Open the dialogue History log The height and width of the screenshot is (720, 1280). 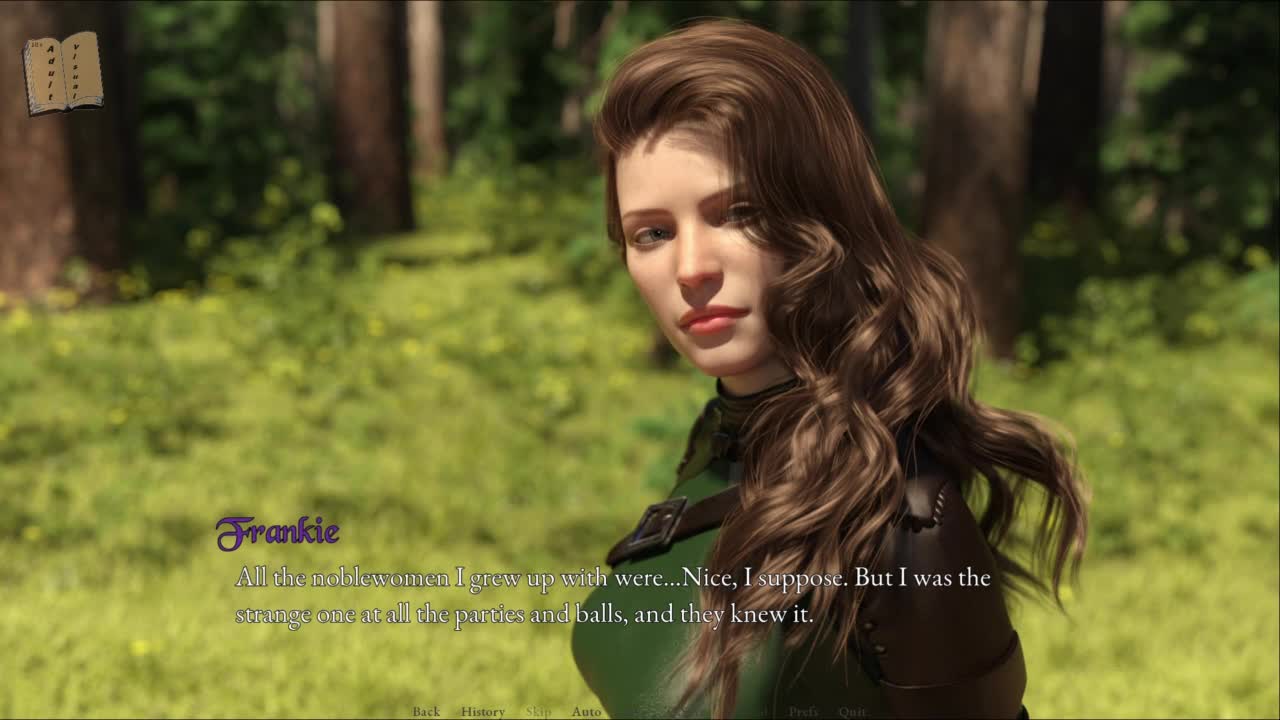pyautogui.click(x=482, y=712)
